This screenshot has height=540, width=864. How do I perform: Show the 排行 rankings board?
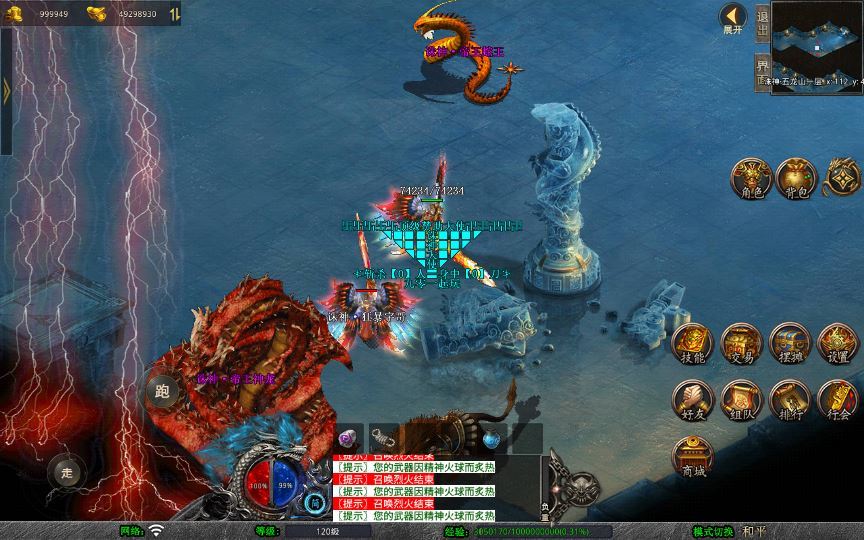[790, 400]
